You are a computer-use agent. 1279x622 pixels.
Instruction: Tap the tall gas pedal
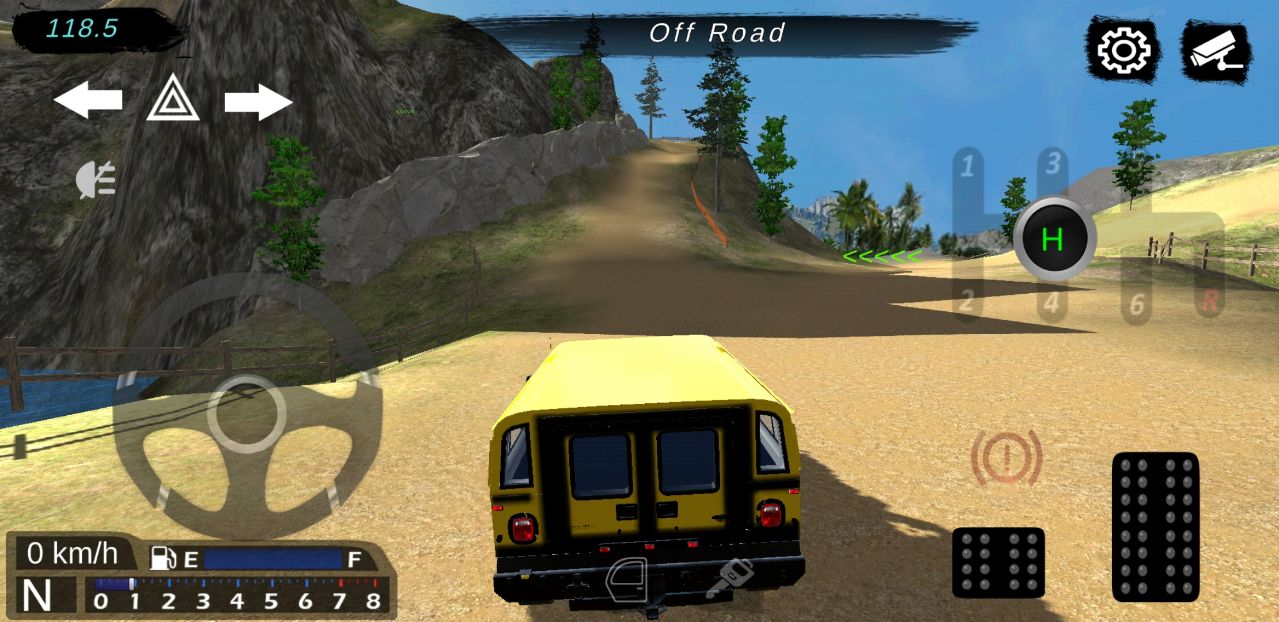coord(1155,526)
